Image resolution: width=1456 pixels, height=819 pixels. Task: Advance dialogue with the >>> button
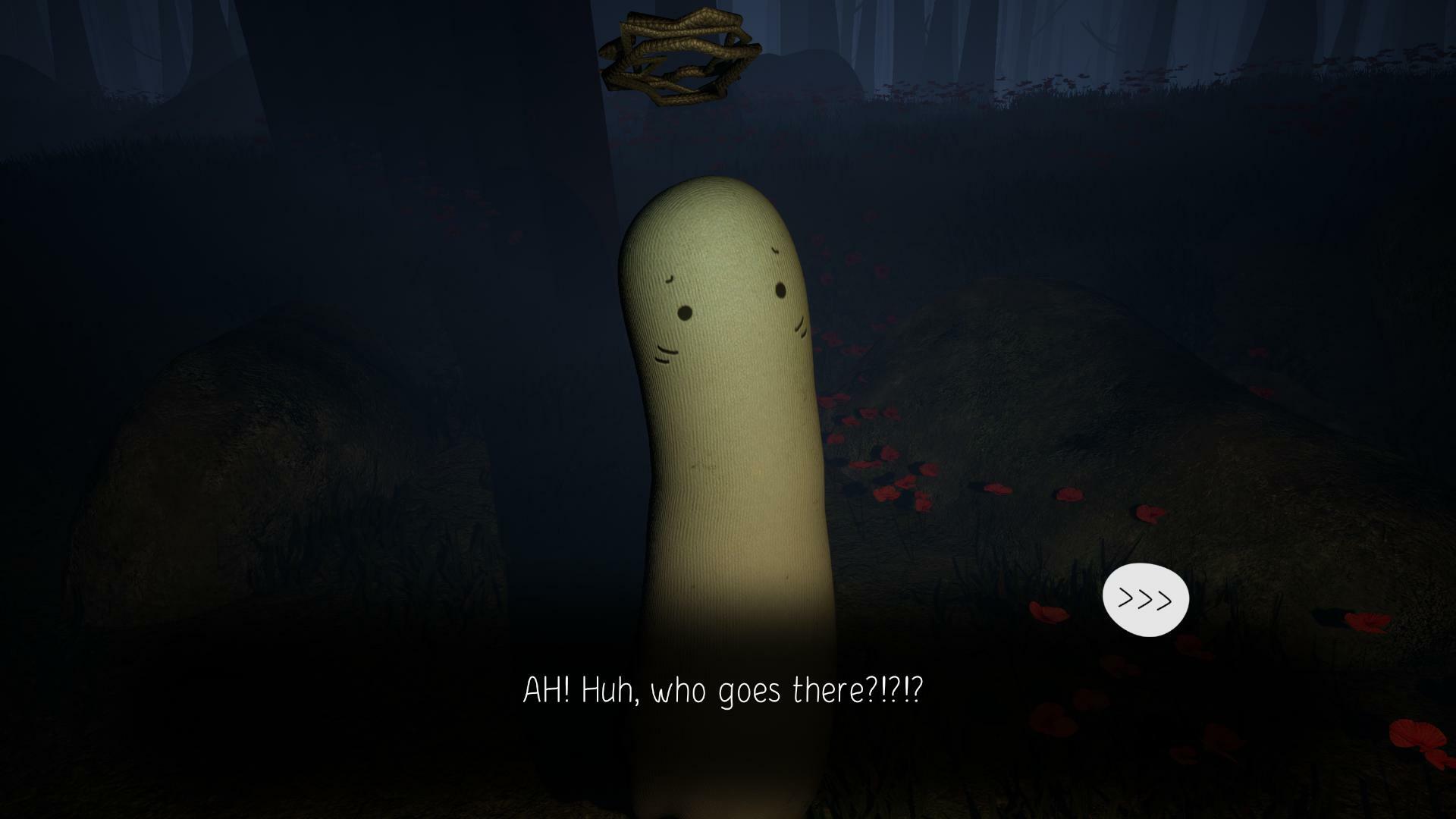[1145, 599]
